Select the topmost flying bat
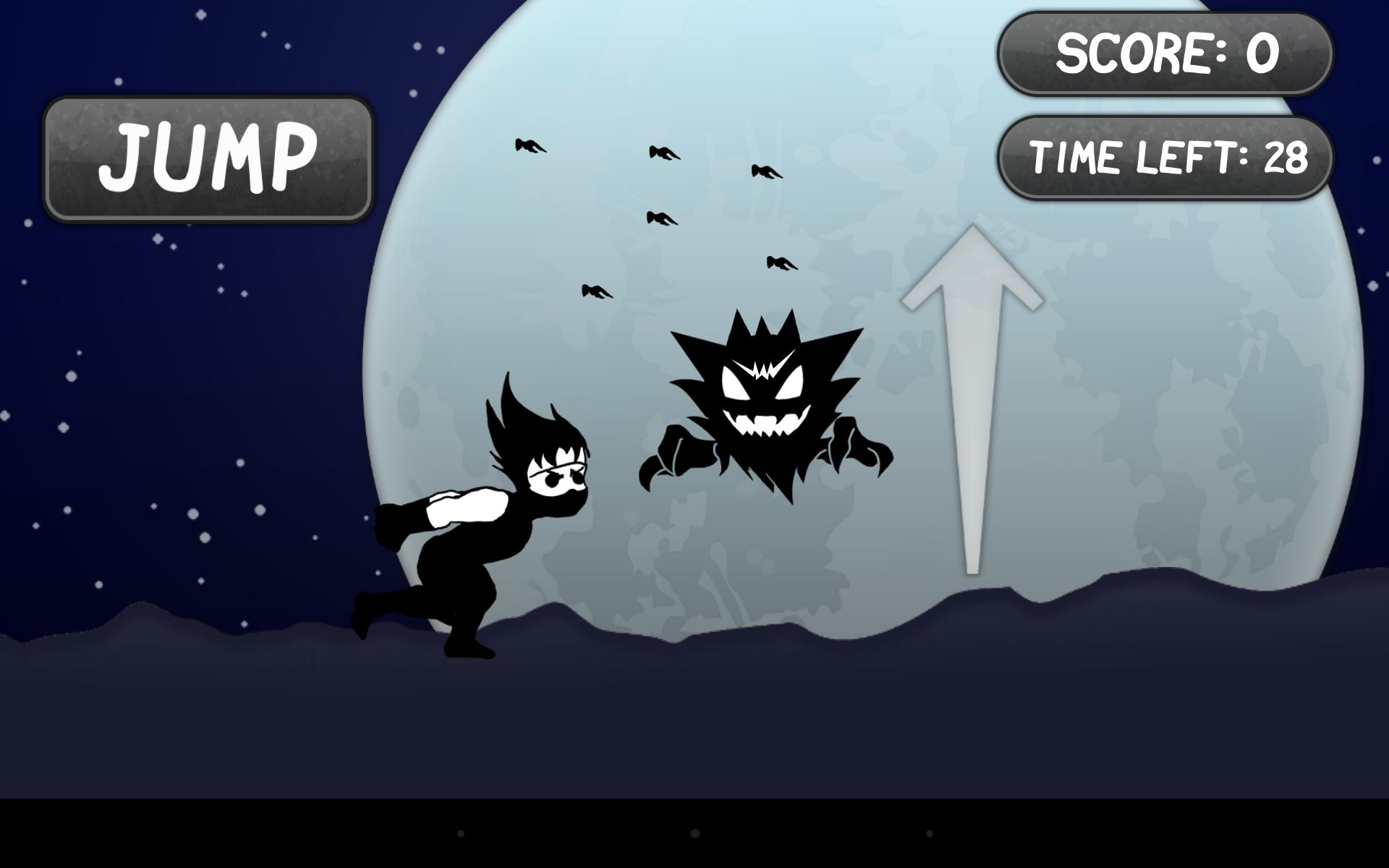The height and width of the screenshot is (868, 1389). (530, 145)
